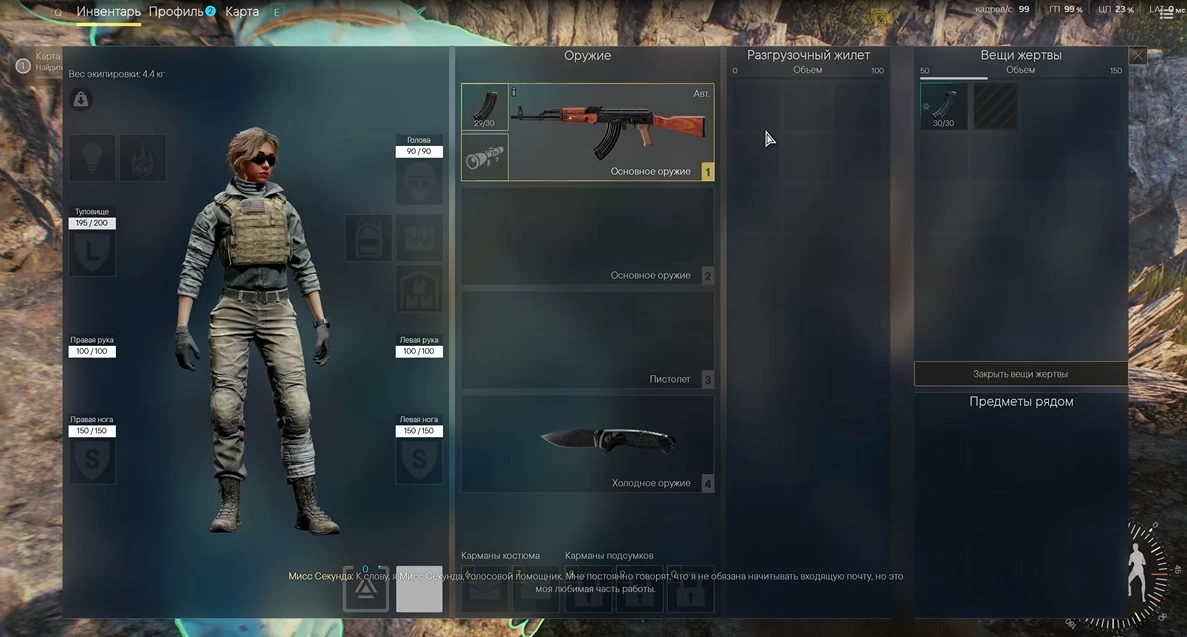Image resolution: width=1187 pixels, height=637 pixels.
Task: Open the top-right hamburger menu
Action: point(1166,13)
